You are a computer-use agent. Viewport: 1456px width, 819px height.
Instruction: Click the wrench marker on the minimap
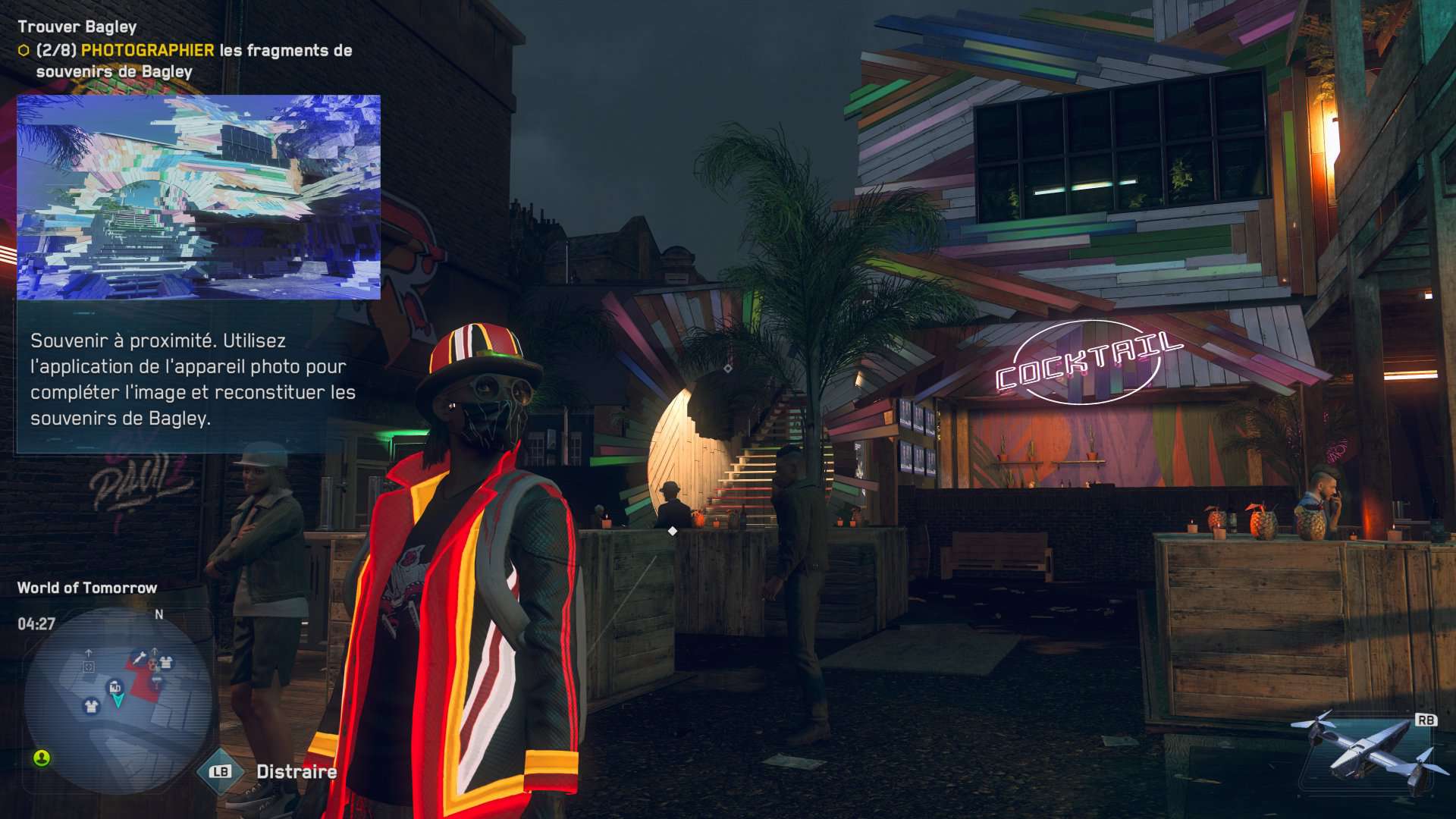138,657
